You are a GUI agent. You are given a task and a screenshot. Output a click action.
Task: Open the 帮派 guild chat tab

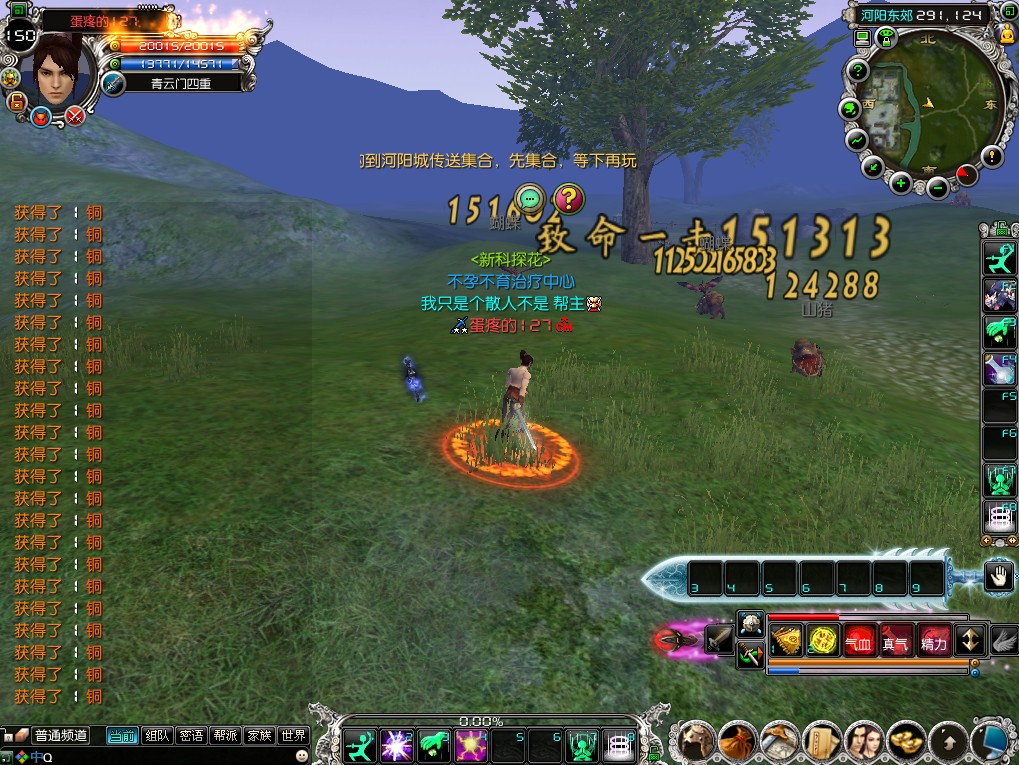225,736
